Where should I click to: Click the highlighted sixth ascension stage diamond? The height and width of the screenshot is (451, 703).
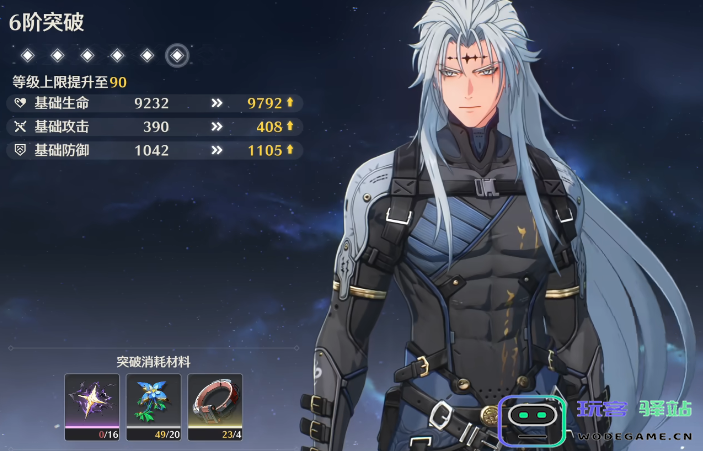[177, 54]
